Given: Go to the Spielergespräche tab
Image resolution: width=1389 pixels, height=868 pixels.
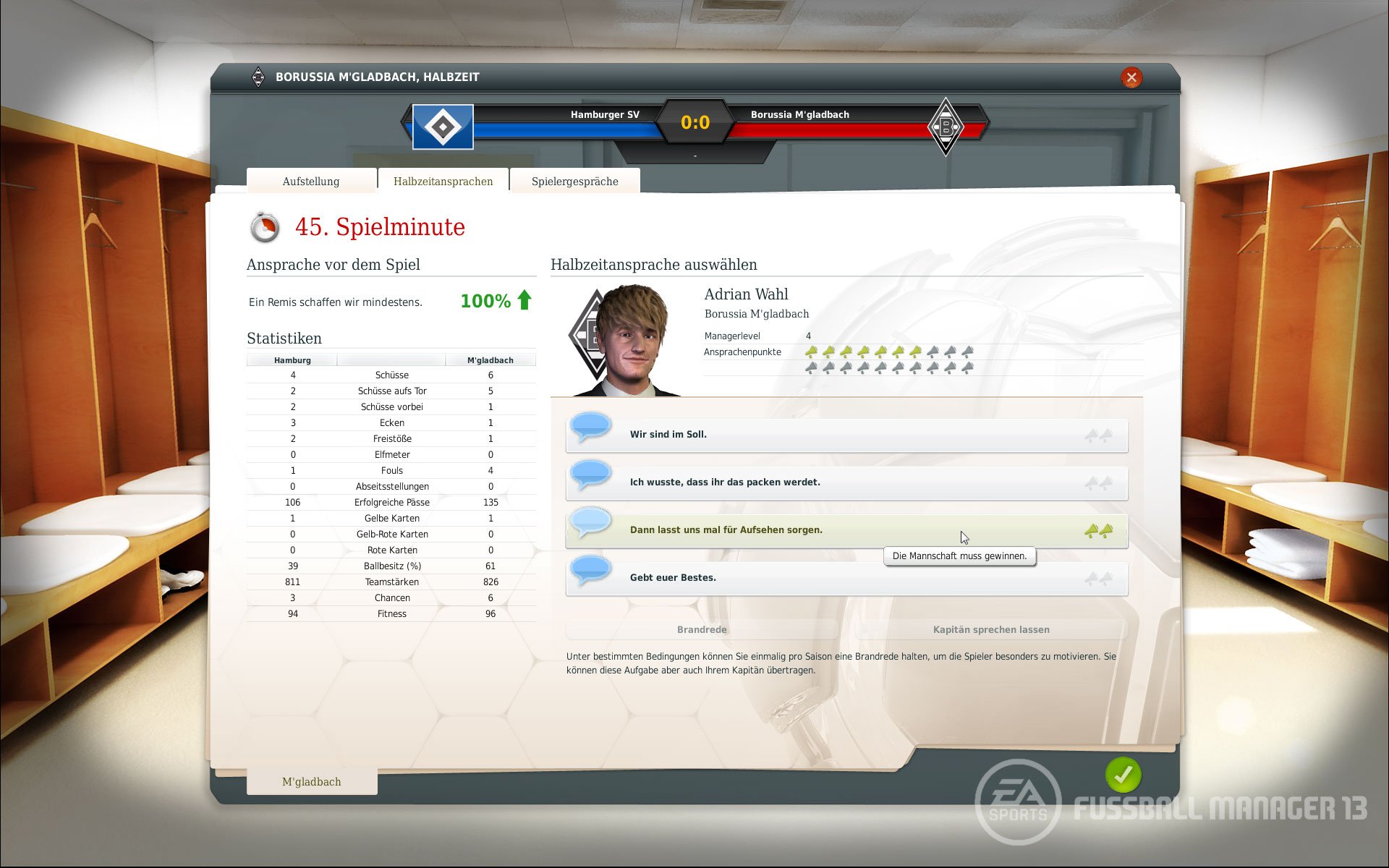Looking at the screenshot, I should click(574, 182).
